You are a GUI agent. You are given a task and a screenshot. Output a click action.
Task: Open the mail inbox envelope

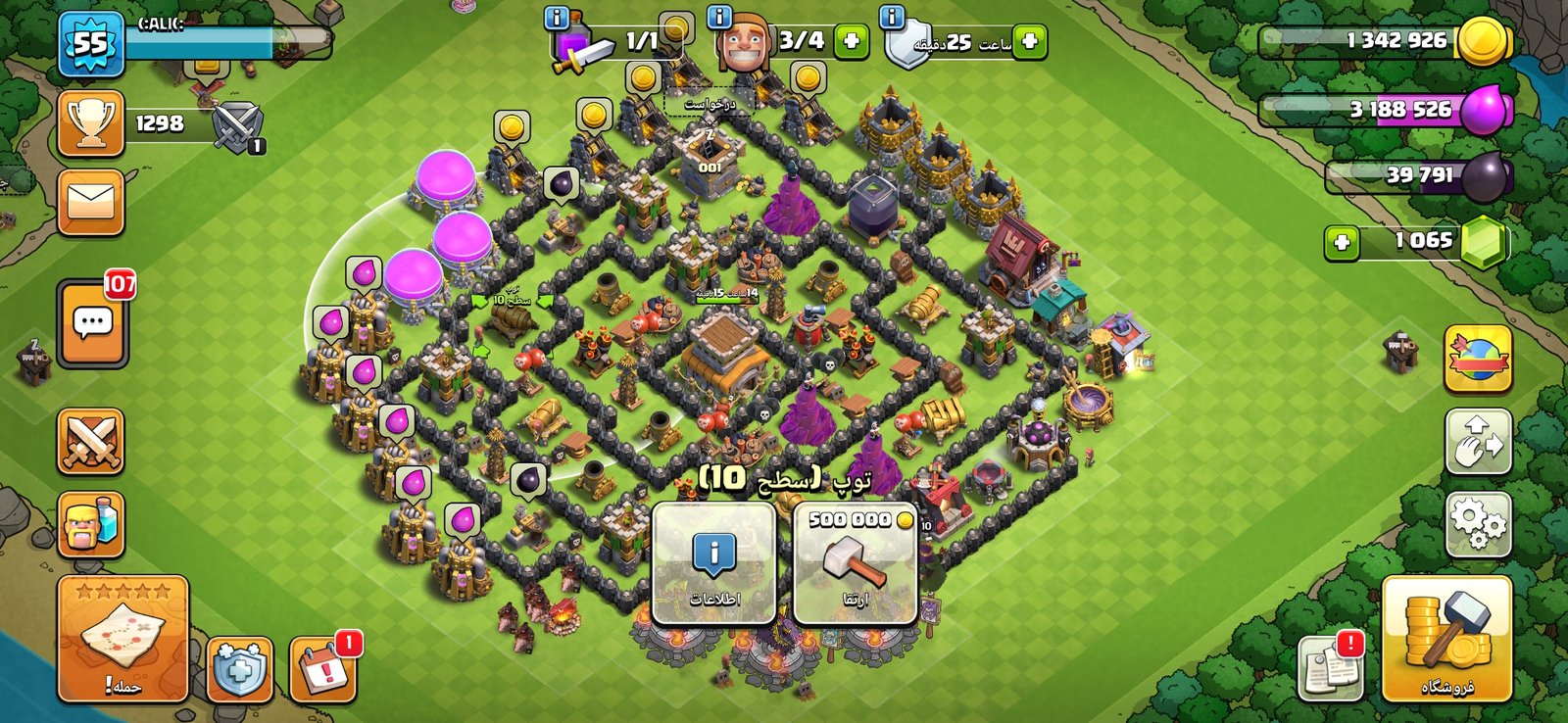click(91, 203)
